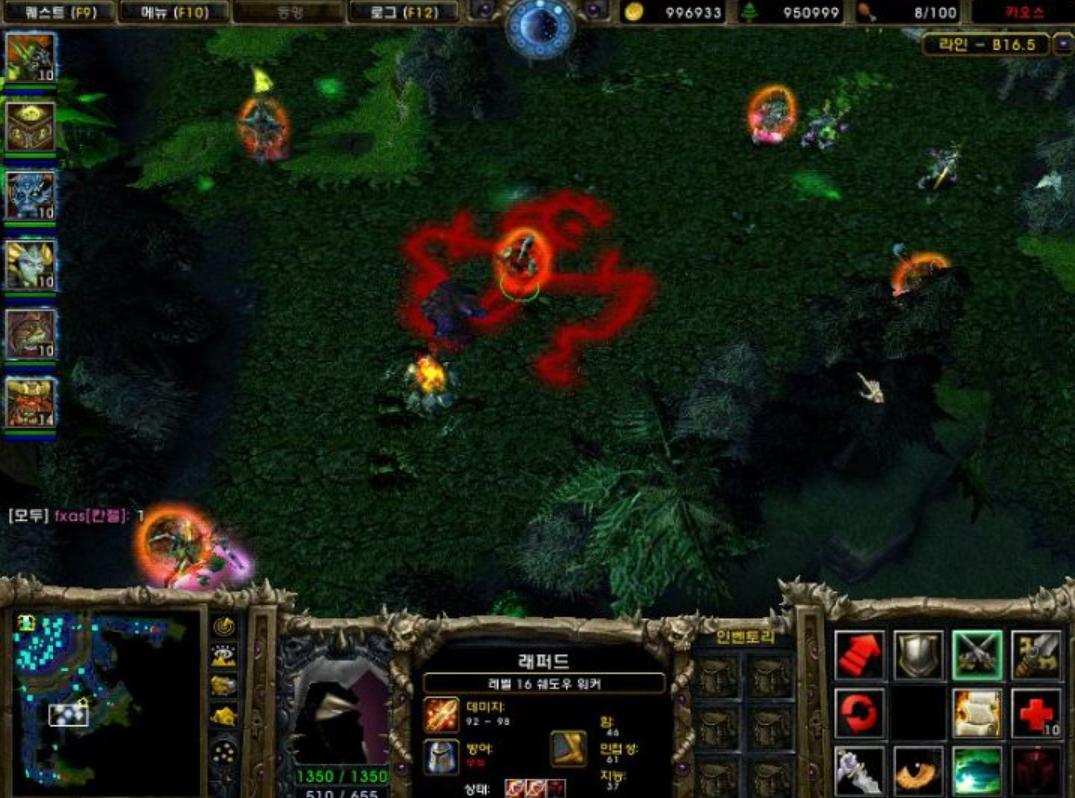
Task: Use the burning scroll ability
Action: click(x=977, y=713)
